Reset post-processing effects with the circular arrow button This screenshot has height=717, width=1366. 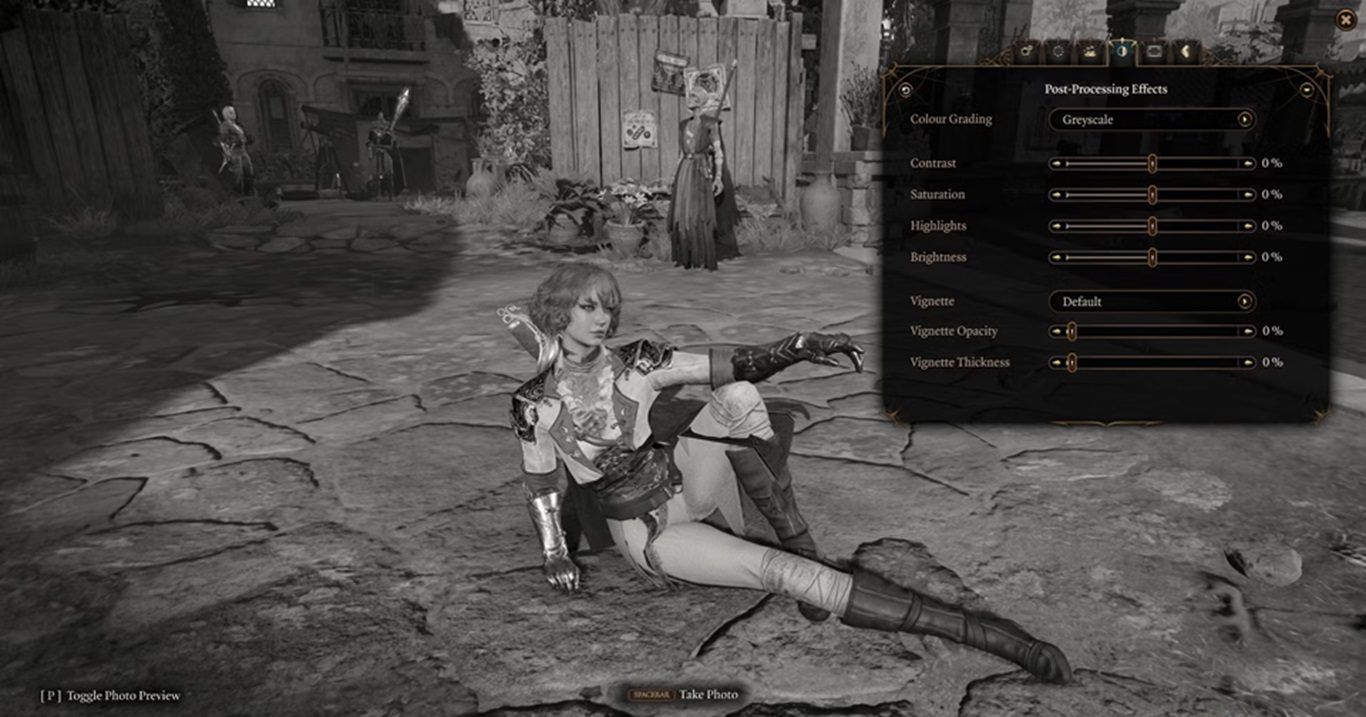906,90
